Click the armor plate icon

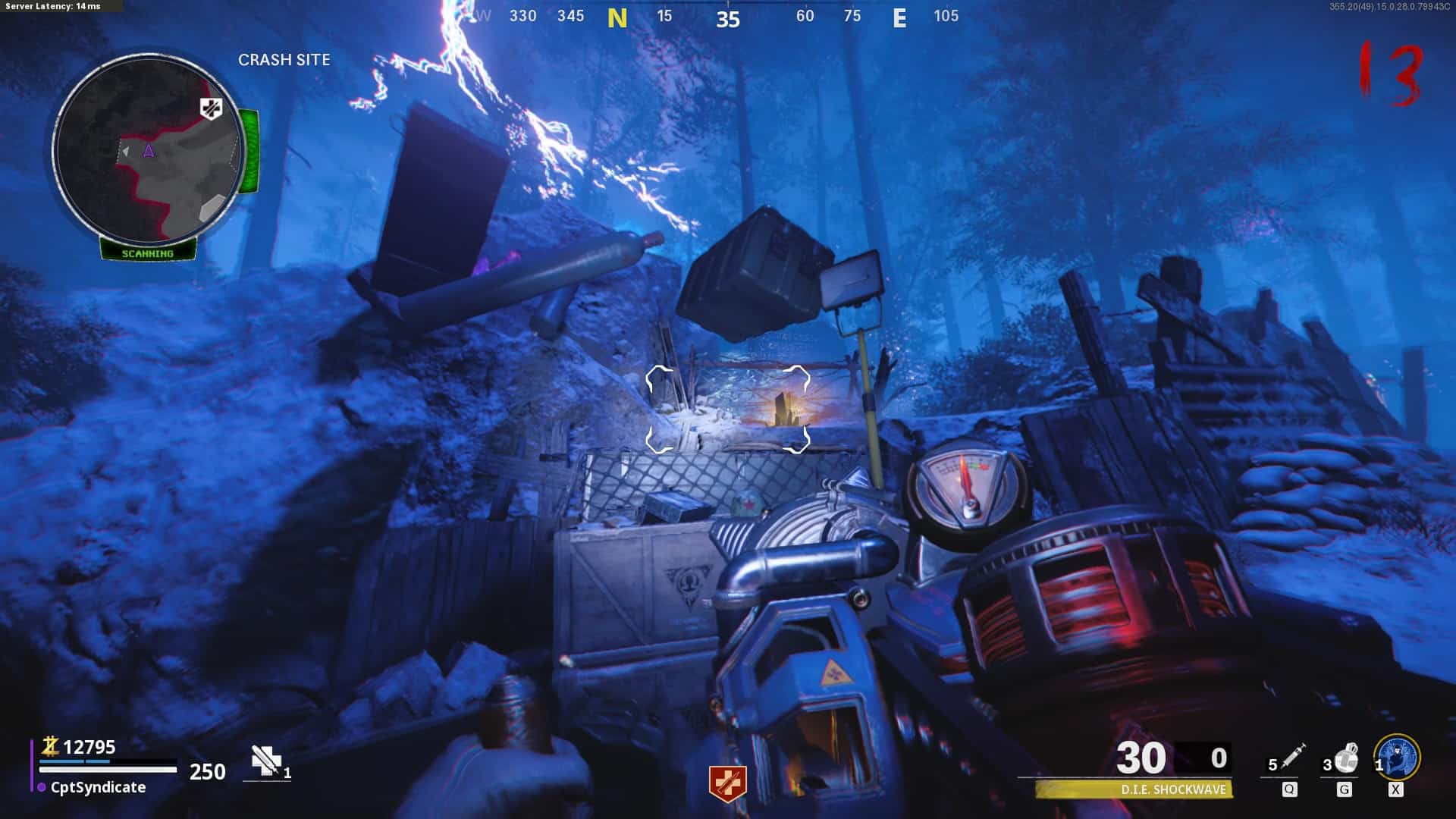(x=266, y=761)
